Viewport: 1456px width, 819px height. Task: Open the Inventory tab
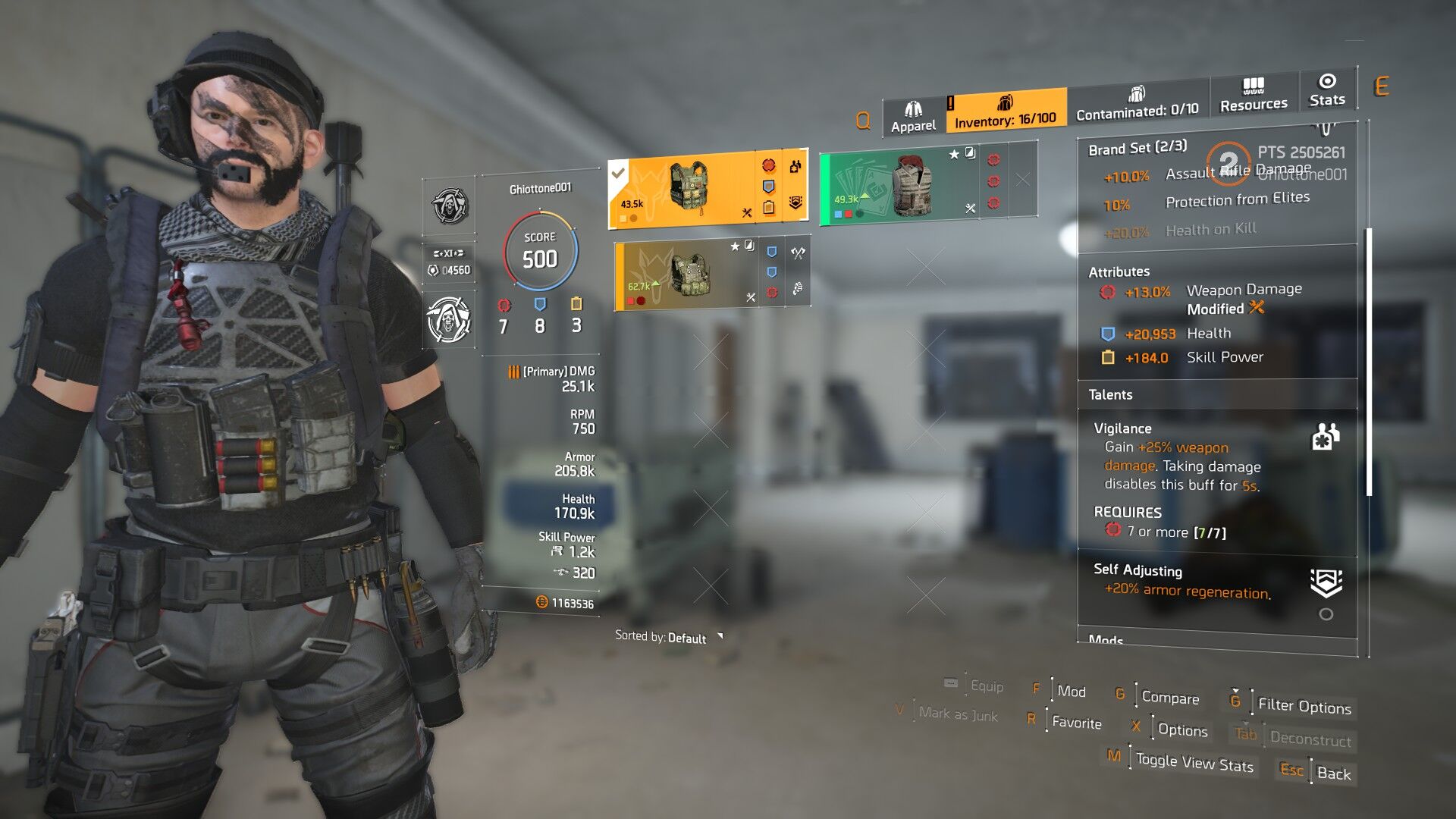[1005, 112]
